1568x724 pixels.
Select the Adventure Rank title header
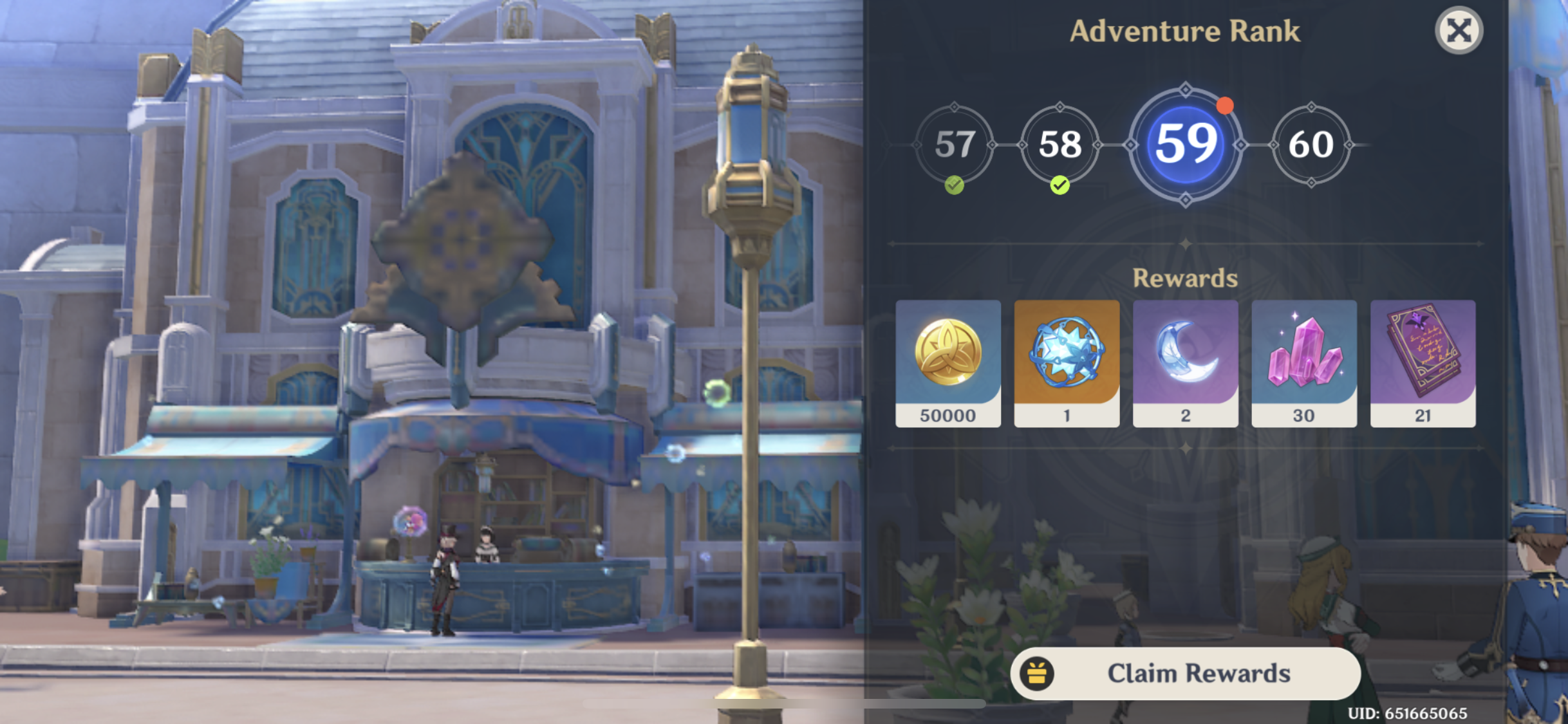[x=1184, y=30]
